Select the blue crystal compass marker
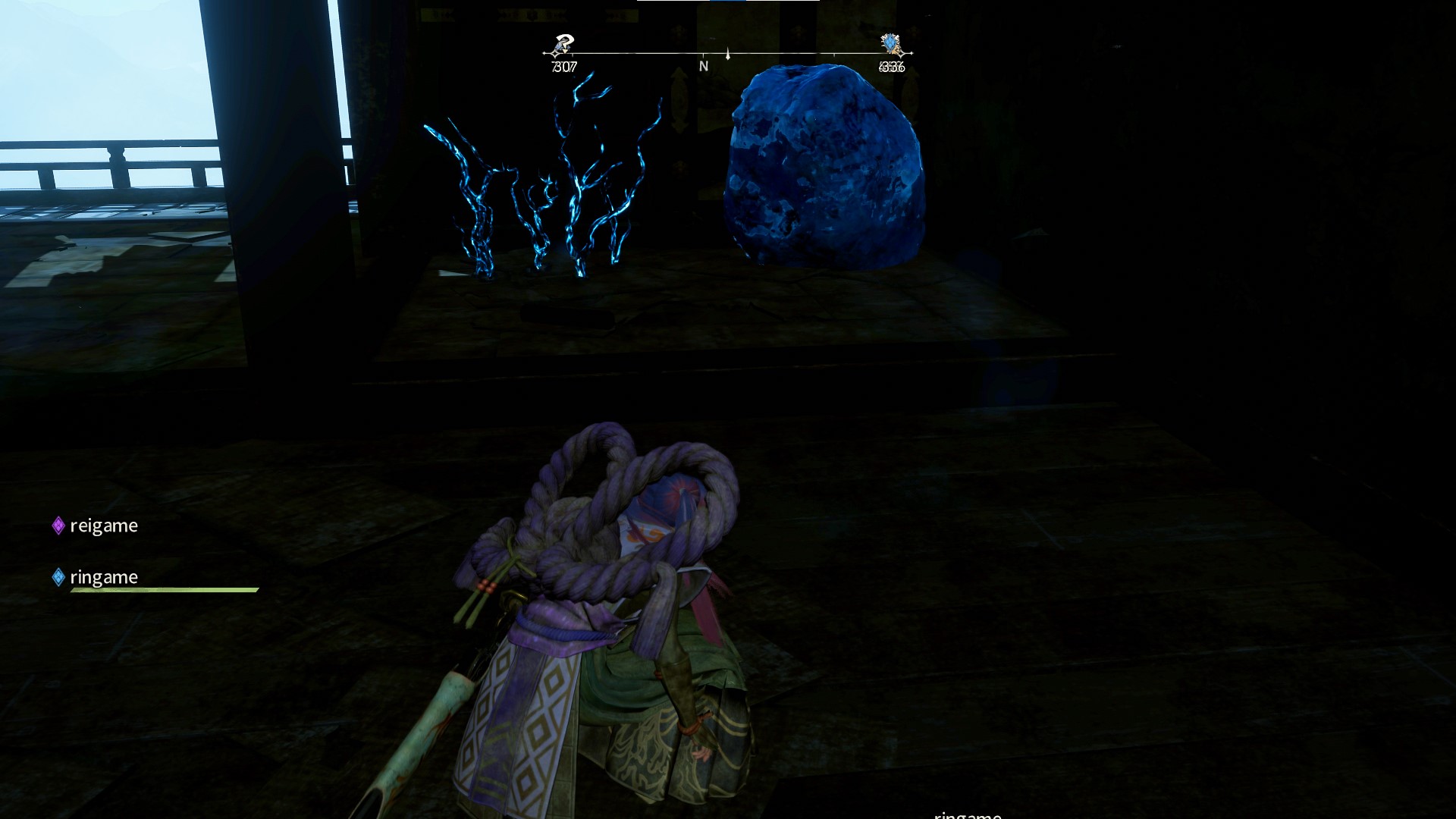Viewport: 1456px width, 819px height. tap(891, 45)
